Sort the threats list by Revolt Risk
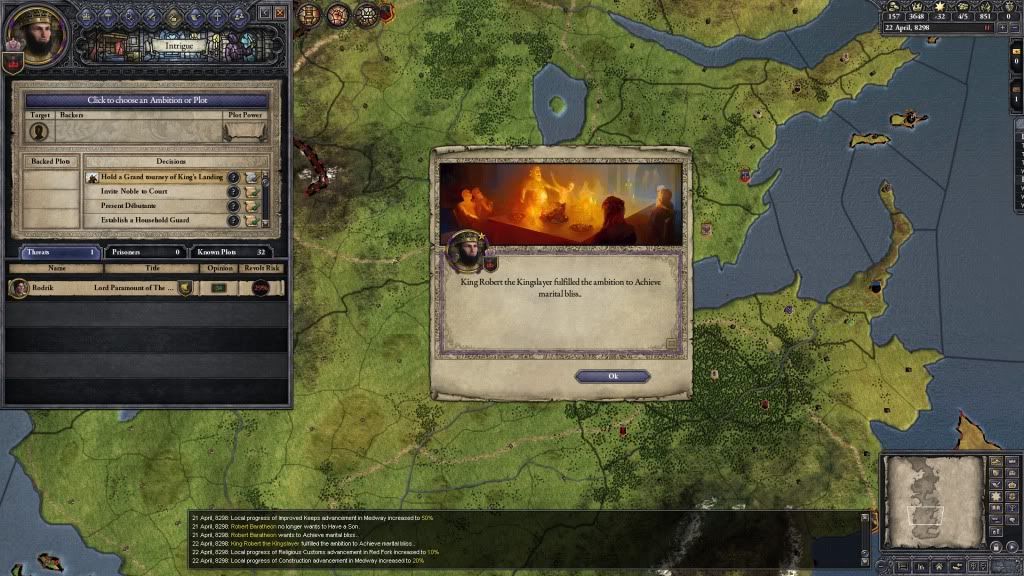1024x576 pixels. (x=264, y=268)
